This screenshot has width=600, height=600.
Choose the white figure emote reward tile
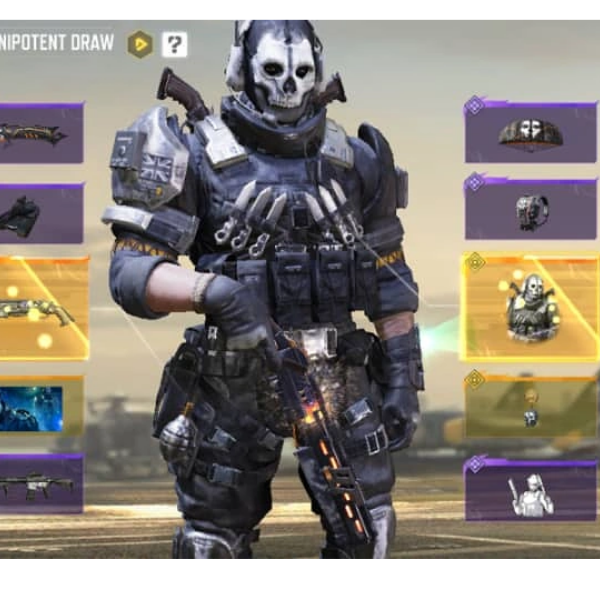pos(530,490)
